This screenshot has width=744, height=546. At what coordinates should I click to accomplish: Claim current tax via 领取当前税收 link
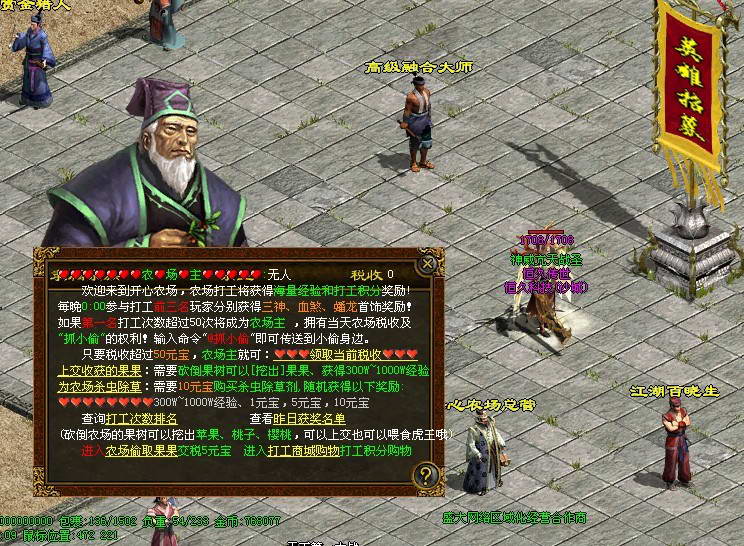(x=345, y=354)
